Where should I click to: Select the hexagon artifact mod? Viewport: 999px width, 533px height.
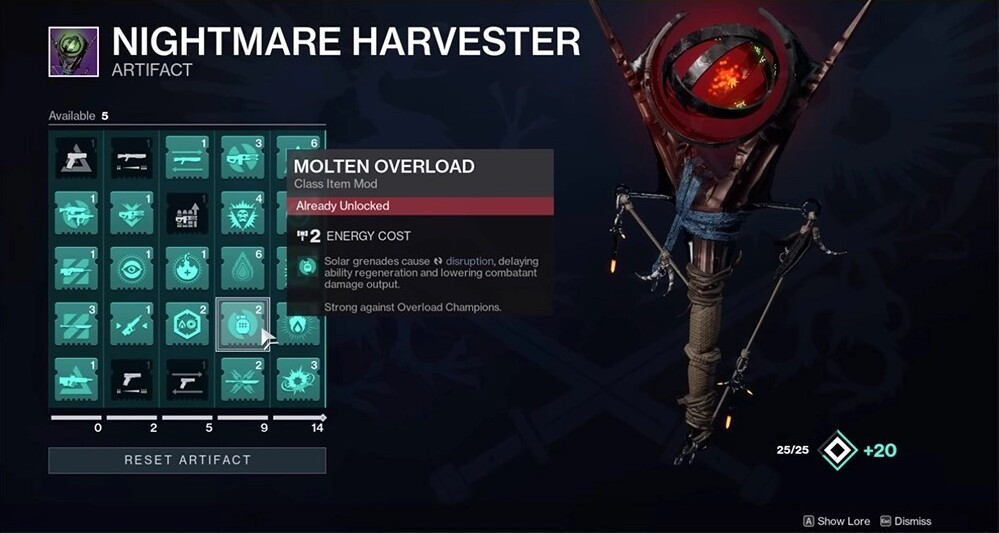(x=187, y=324)
